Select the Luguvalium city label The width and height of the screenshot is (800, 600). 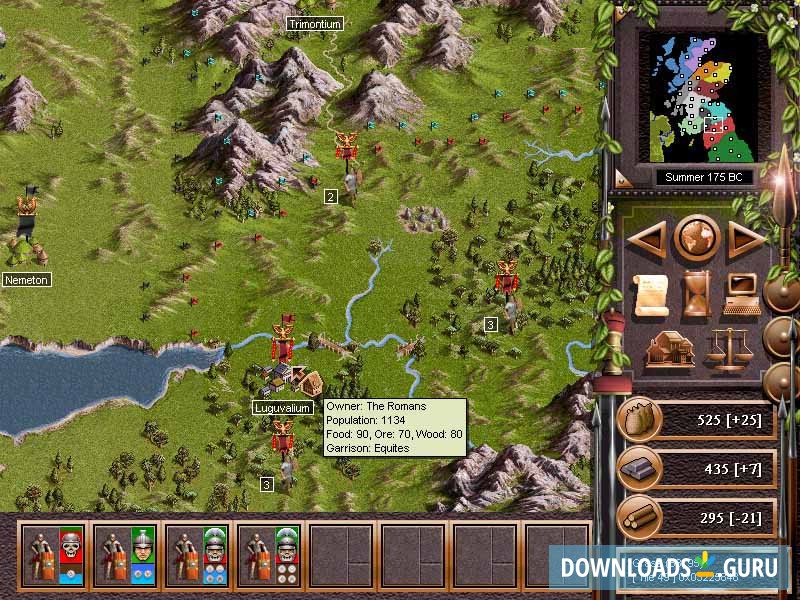(x=283, y=408)
